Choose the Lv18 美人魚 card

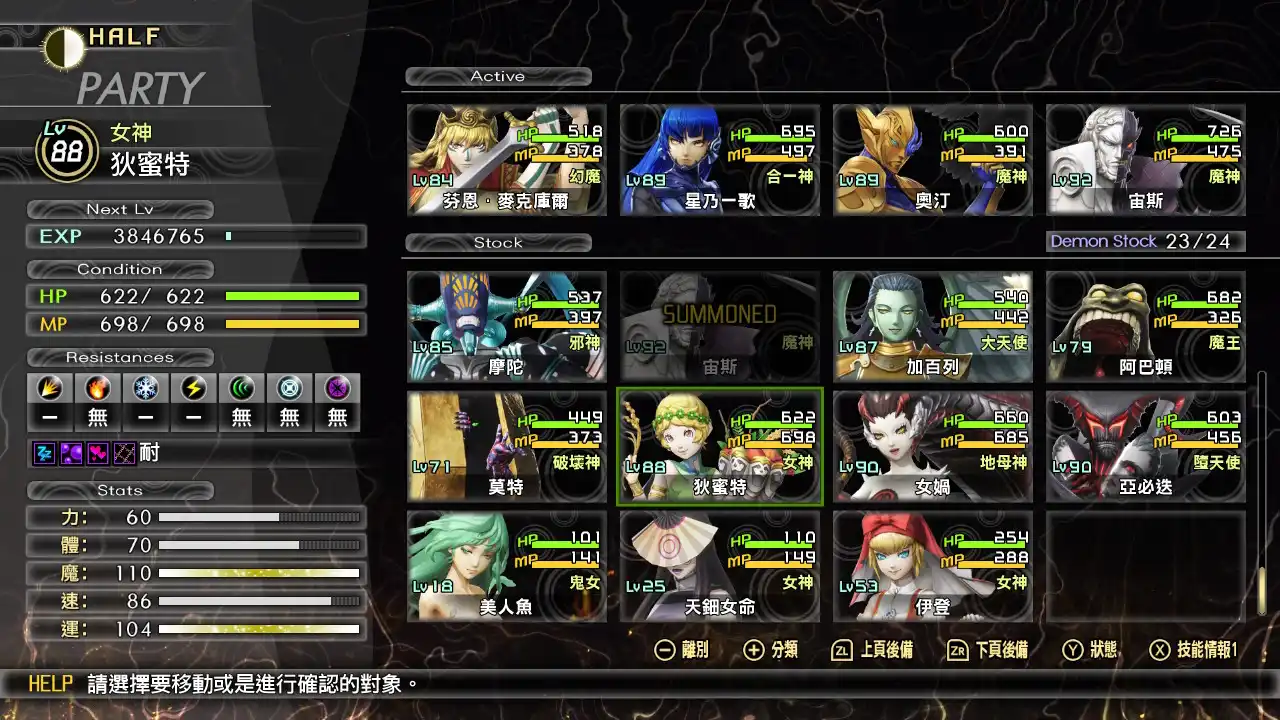(x=507, y=567)
